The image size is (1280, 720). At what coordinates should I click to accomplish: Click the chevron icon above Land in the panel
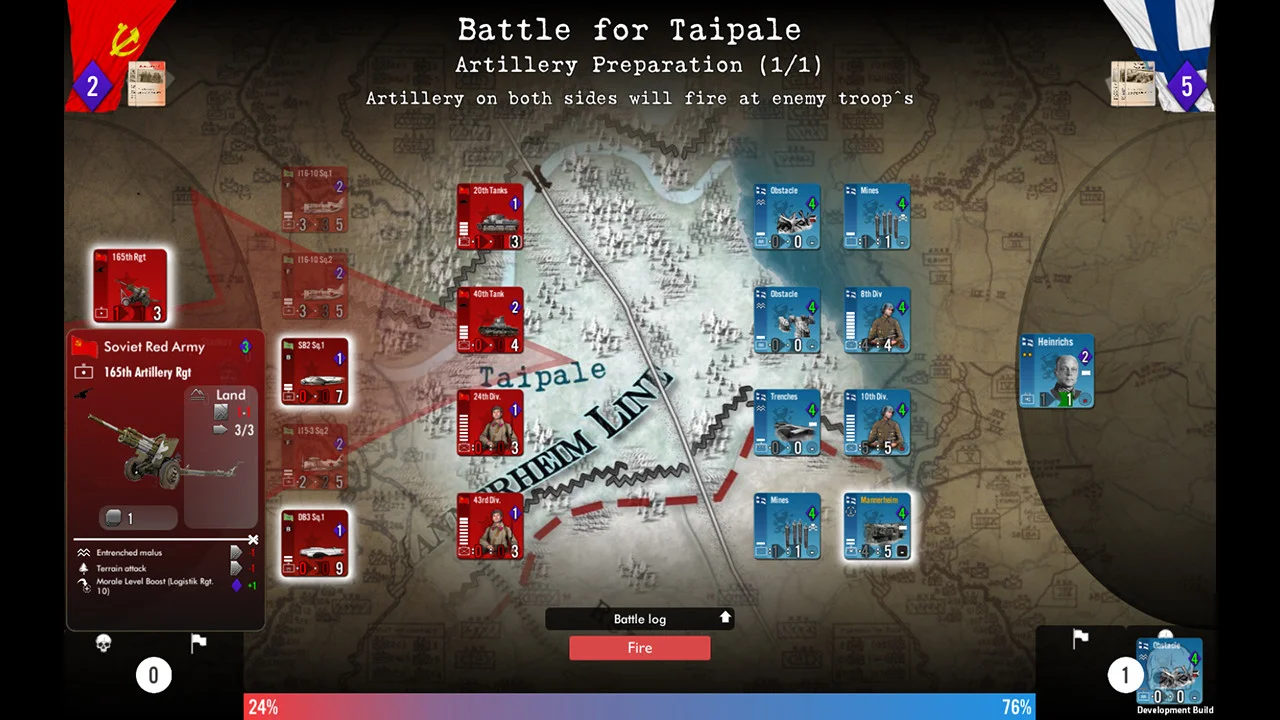click(197, 392)
